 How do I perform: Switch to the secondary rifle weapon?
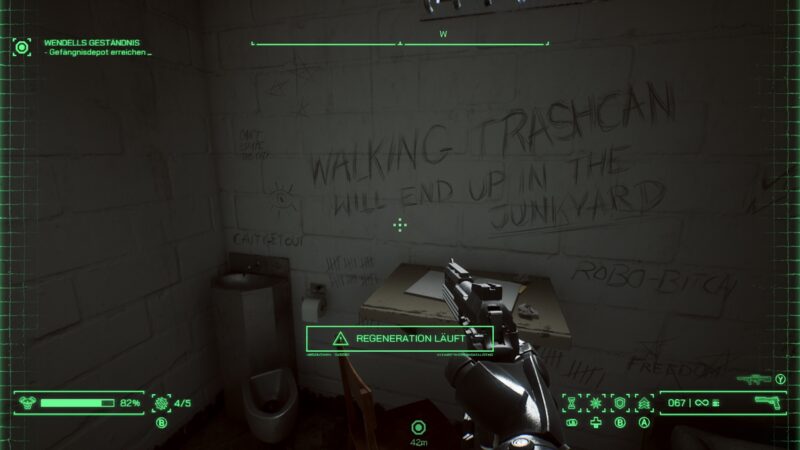(753, 379)
